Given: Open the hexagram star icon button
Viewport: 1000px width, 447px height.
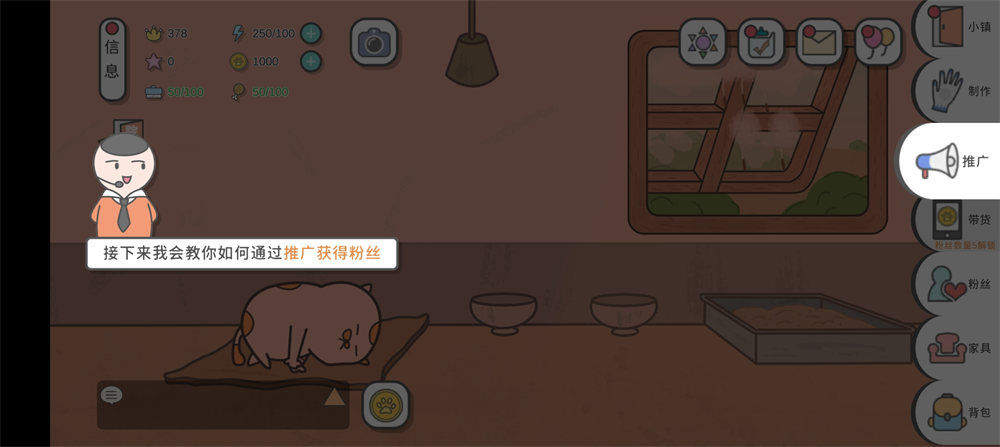Looking at the screenshot, I should point(703,42).
